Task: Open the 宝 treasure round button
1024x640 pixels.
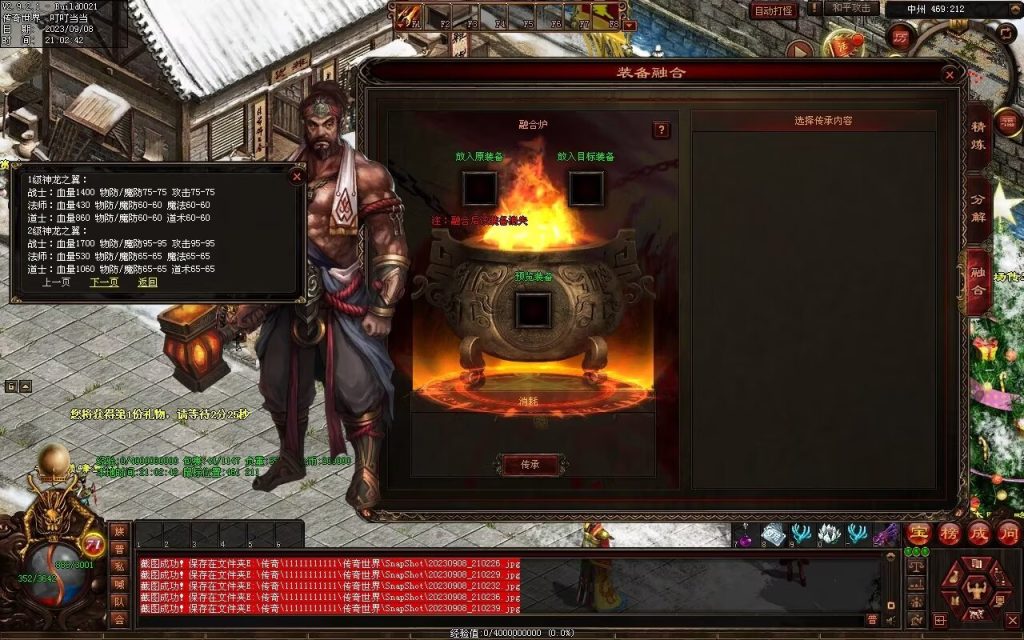Action: click(919, 533)
